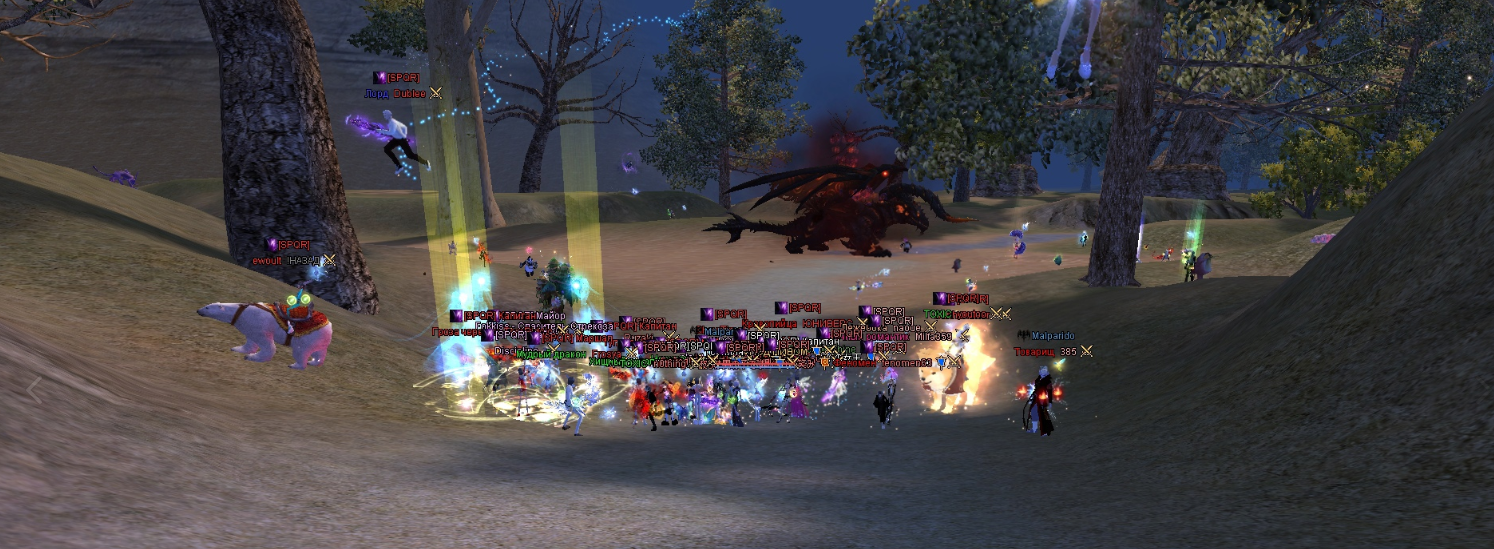1494x549 pixels.
Task: Go to the previous image with the left chevron
Action: tap(35, 390)
